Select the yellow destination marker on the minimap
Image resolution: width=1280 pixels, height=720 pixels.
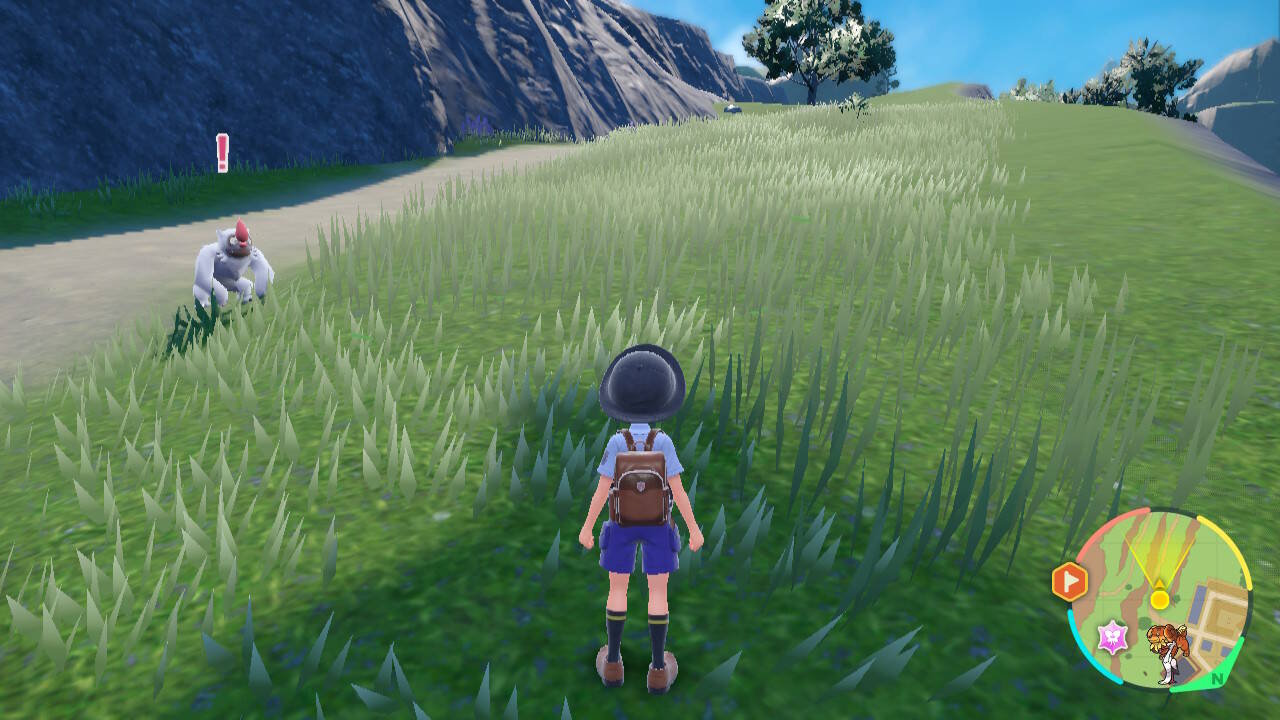(1159, 599)
